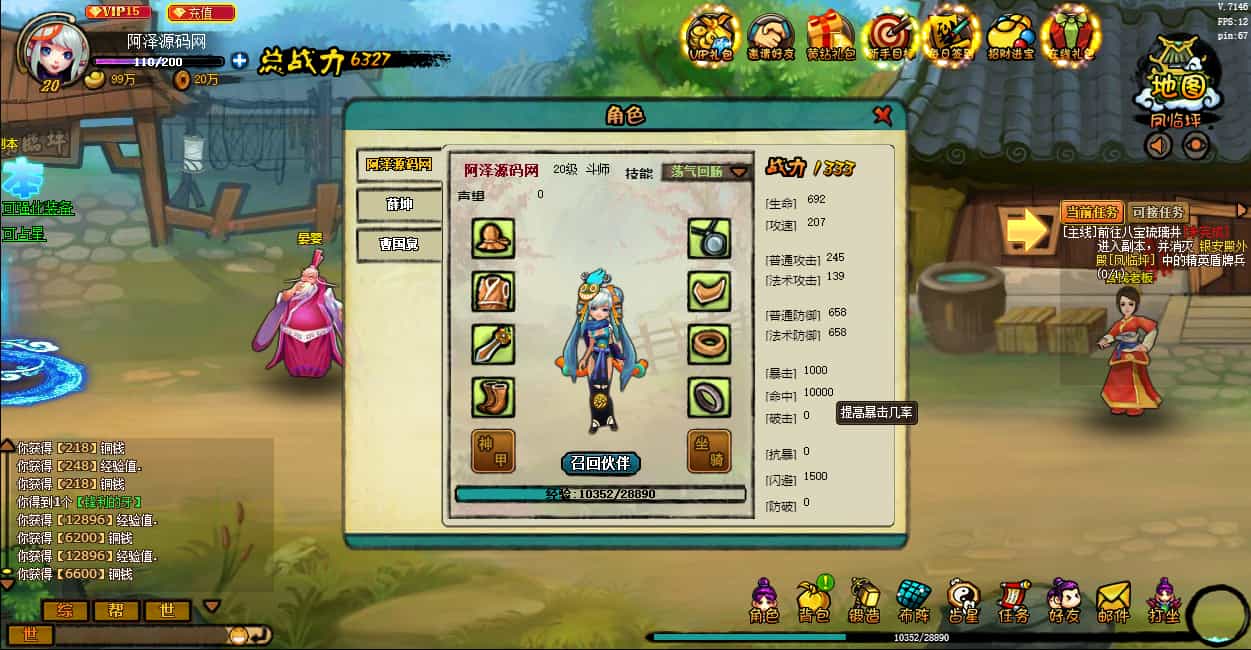Screen dimensions: 1251x650
Task: Claim the VIP礼包 gift icon
Action: tap(711, 38)
